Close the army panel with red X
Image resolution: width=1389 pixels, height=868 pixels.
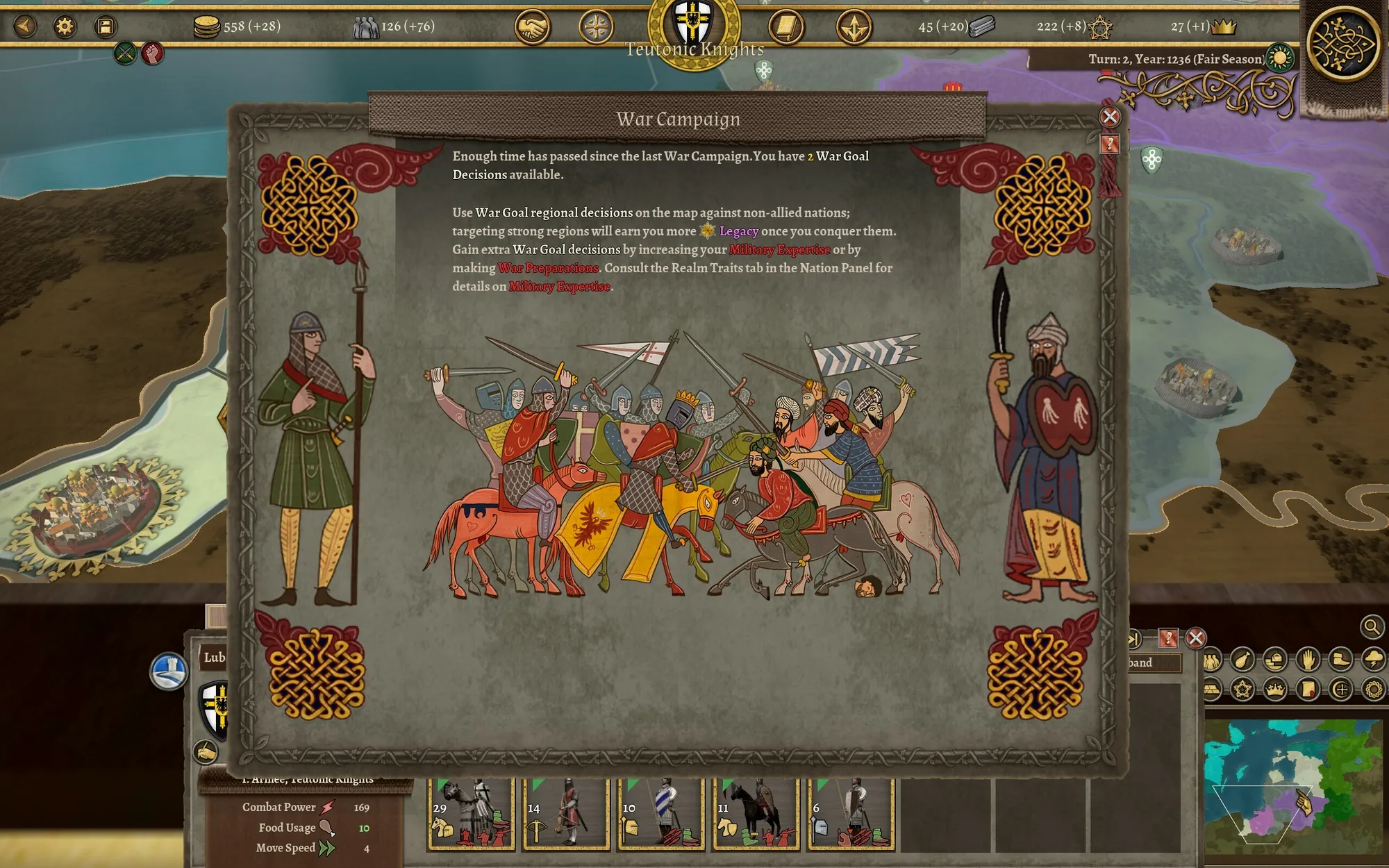point(1195,638)
